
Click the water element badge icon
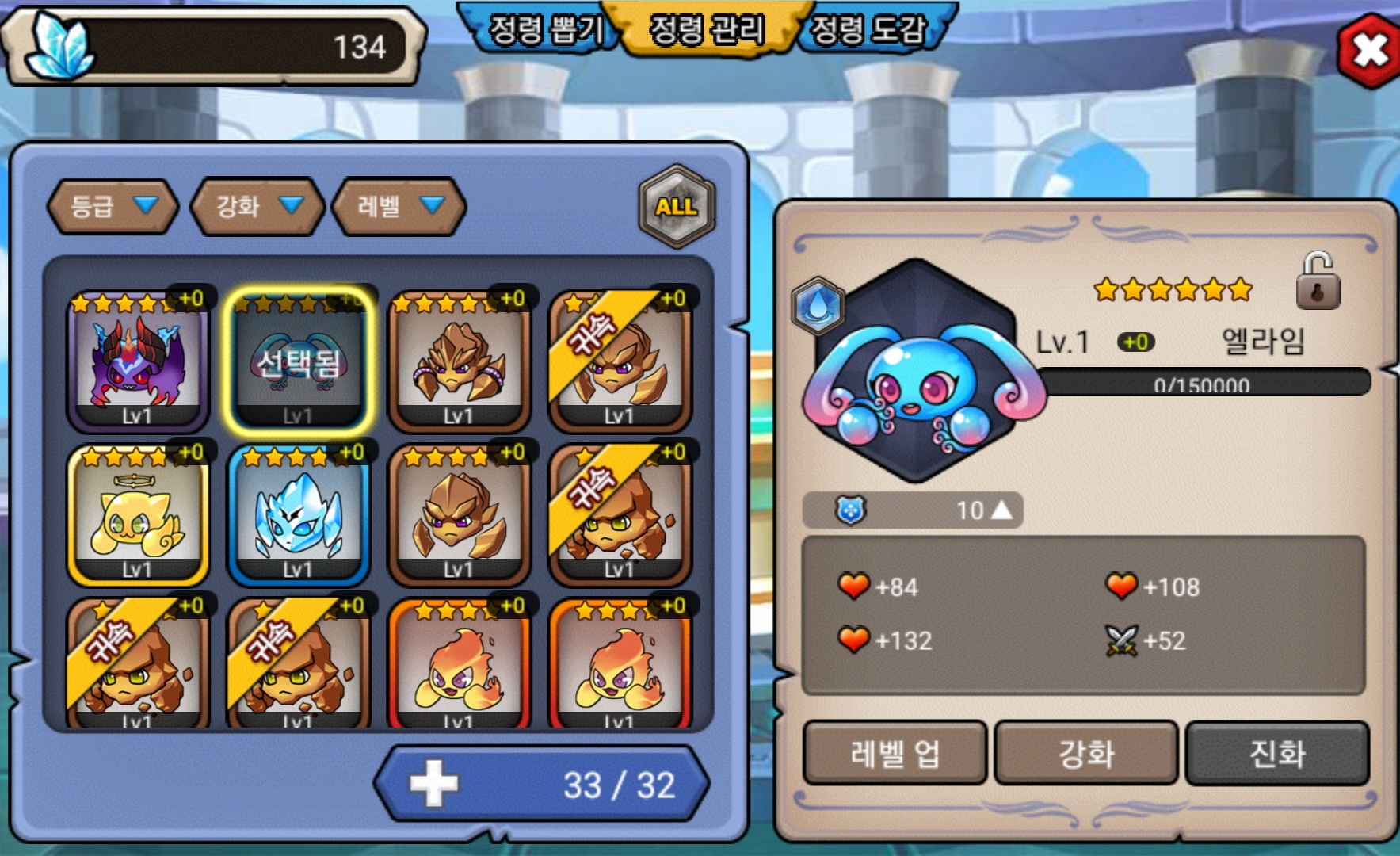point(817,305)
